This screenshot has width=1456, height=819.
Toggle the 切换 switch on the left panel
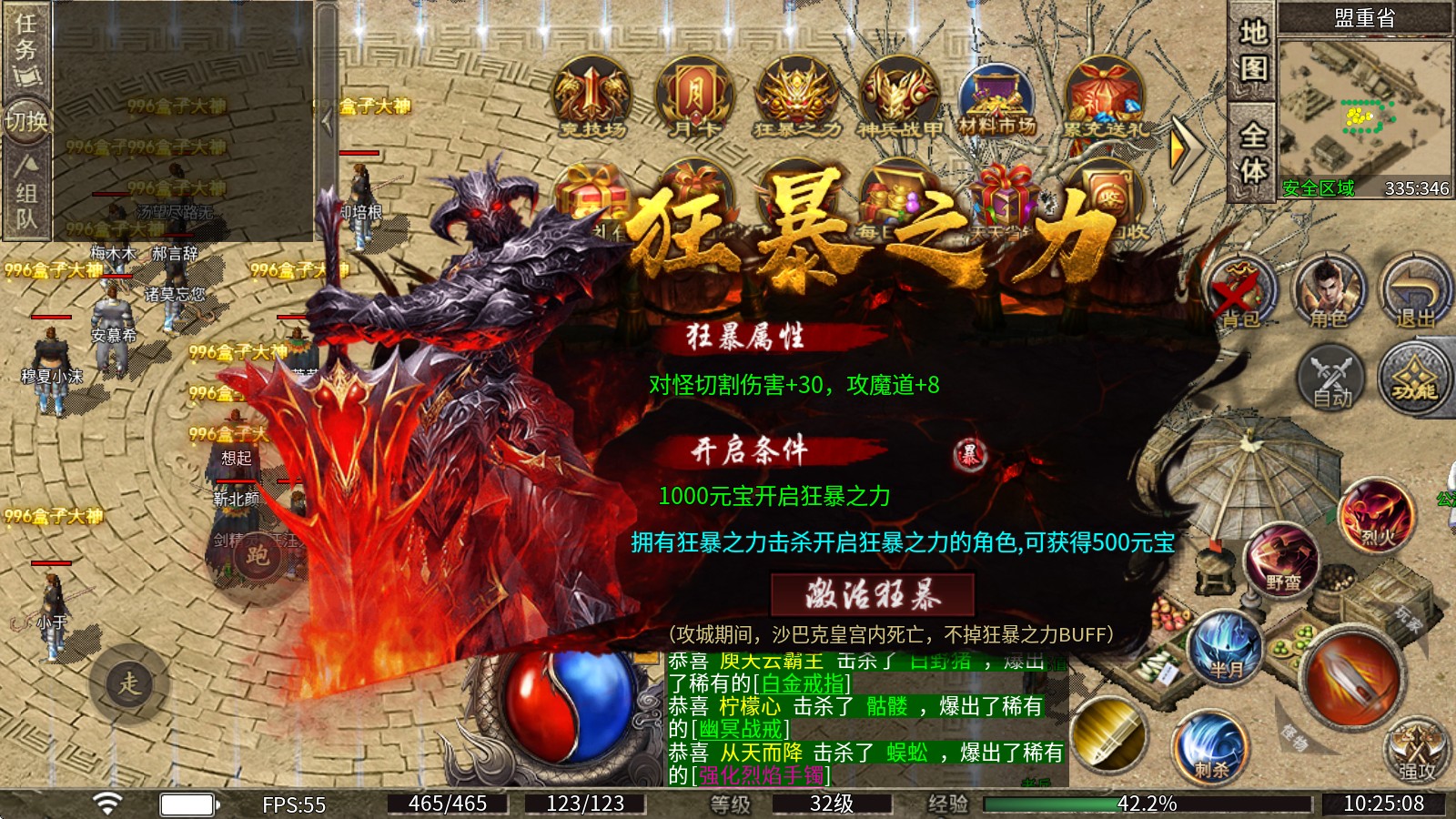point(27,118)
